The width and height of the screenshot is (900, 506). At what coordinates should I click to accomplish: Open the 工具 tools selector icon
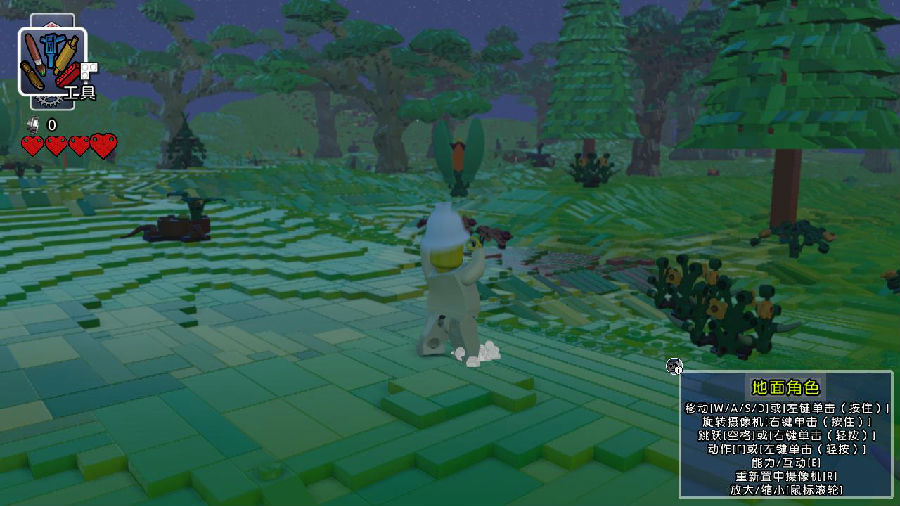52,61
